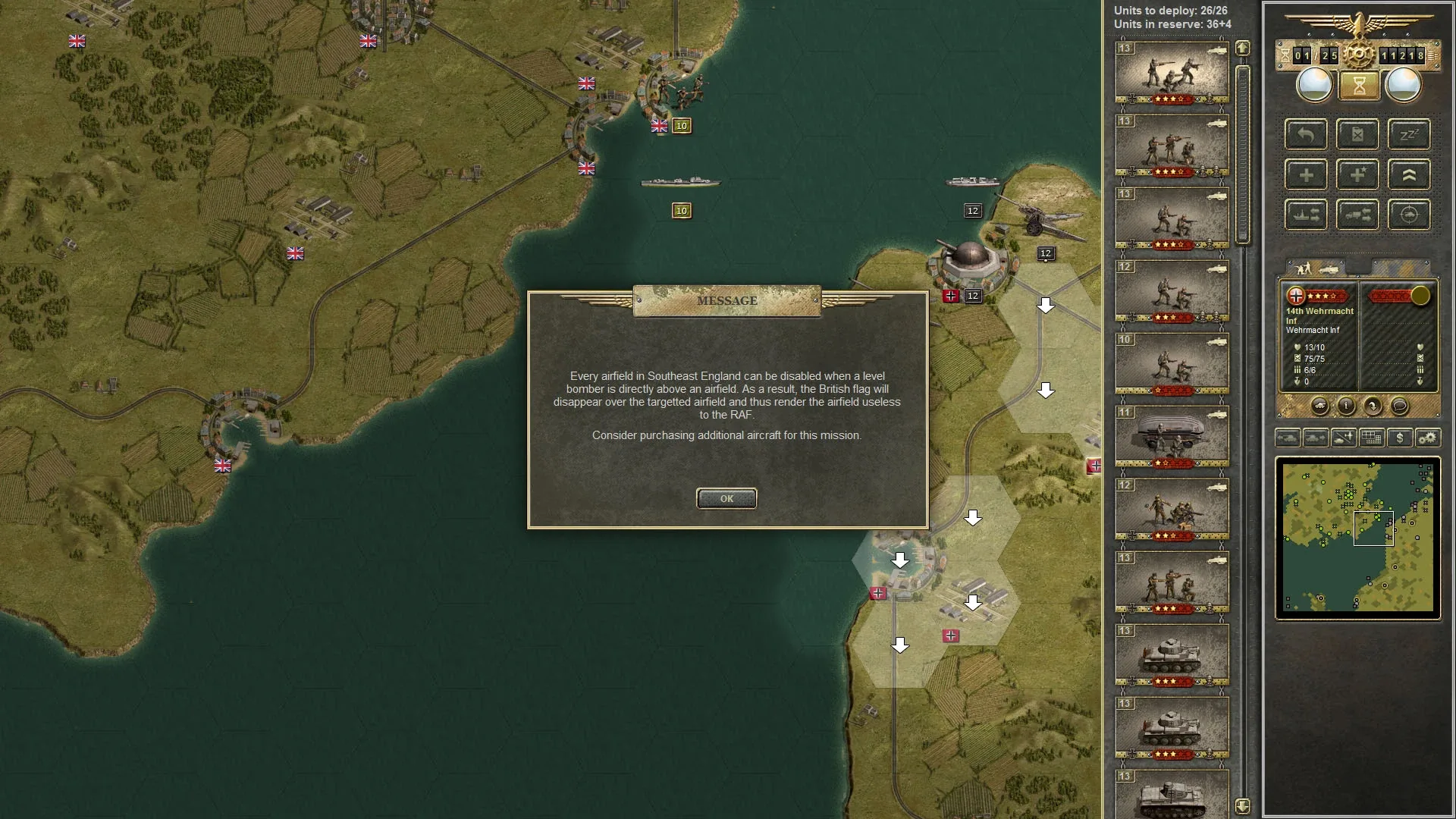1456x819 pixels.
Task: Undo the last move with the arrow button
Action: (1305, 135)
